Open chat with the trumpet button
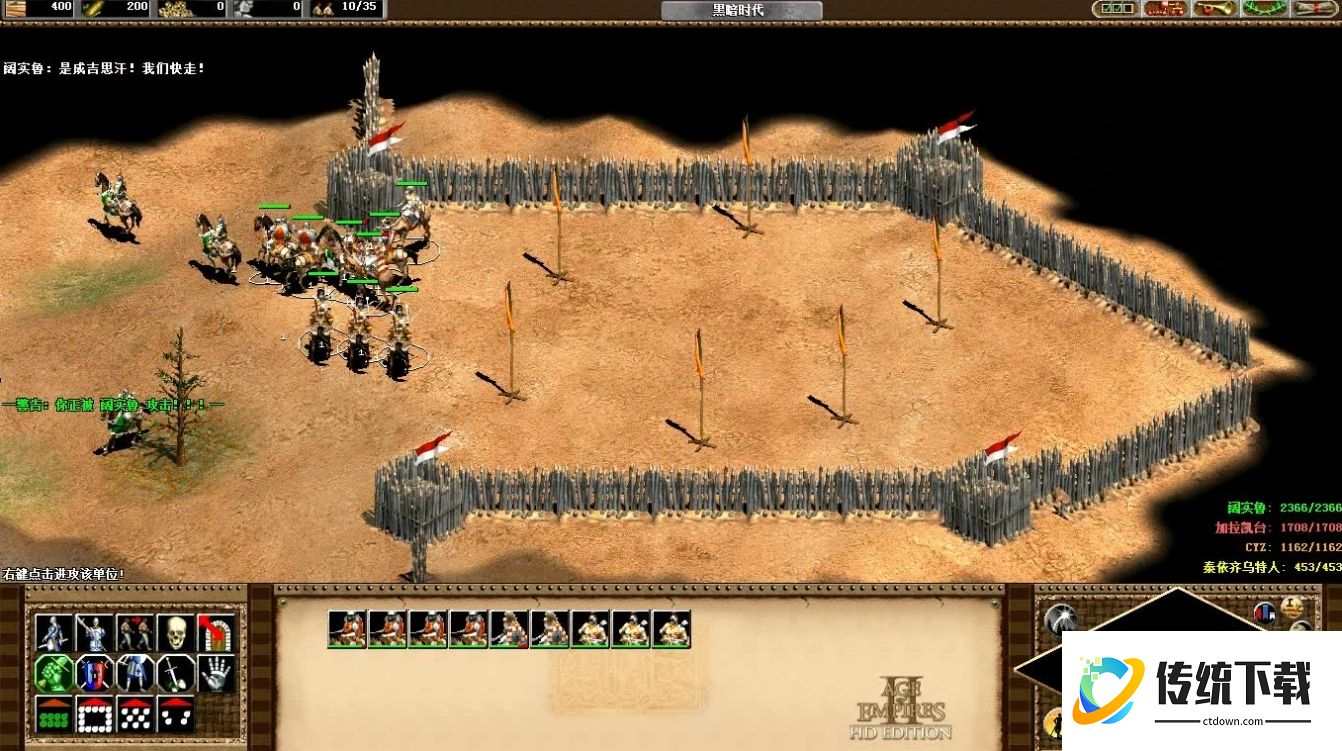The image size is (1342, 751). tap(1215, 9)
